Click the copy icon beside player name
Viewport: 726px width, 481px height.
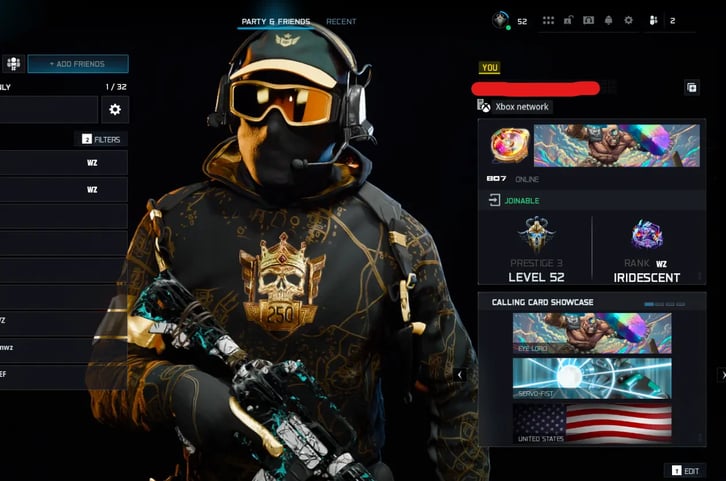pos(691,88)
